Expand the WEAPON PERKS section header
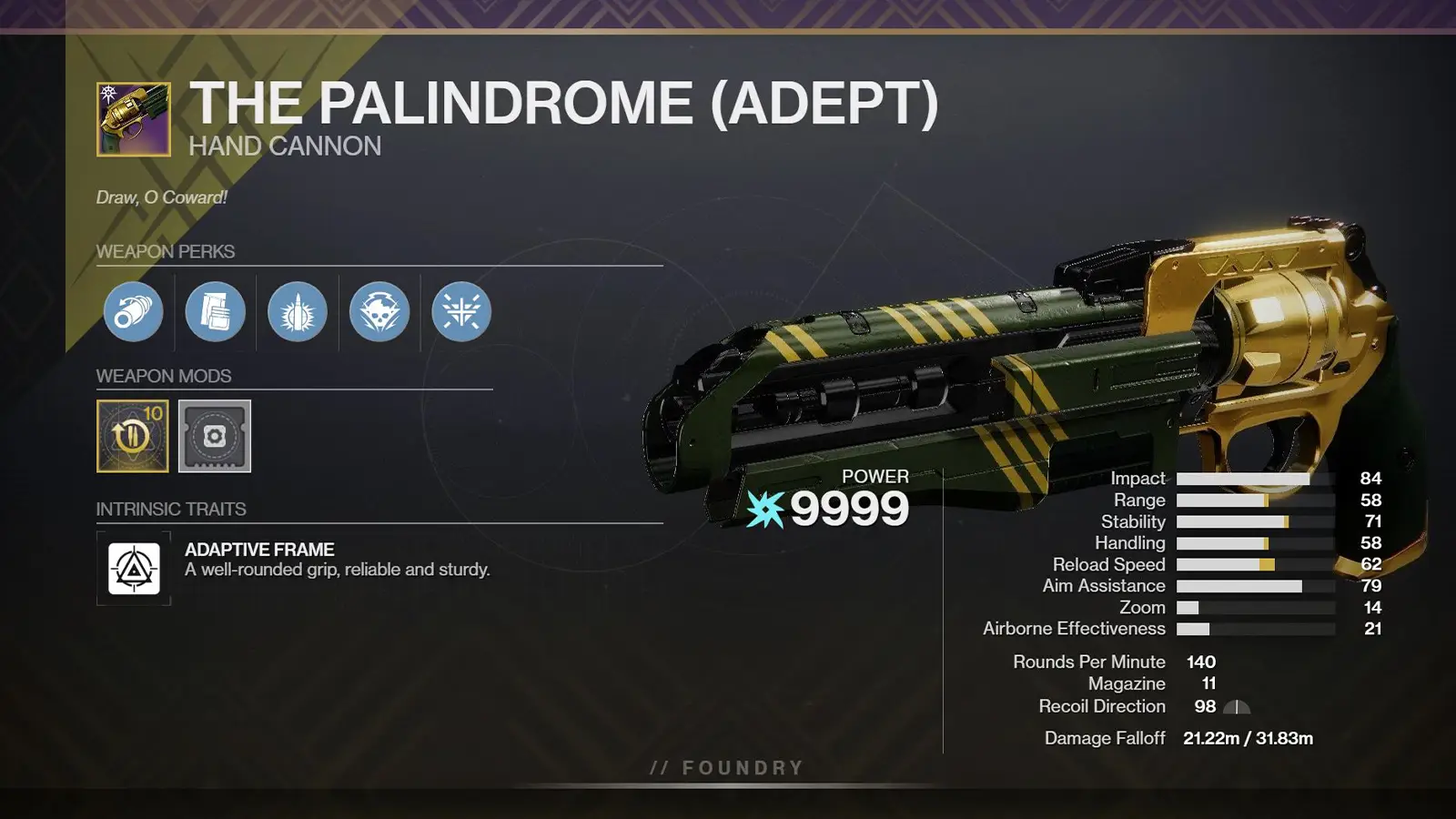The height and width of the screenshot is (819, 1456). (x=166, y=252)
